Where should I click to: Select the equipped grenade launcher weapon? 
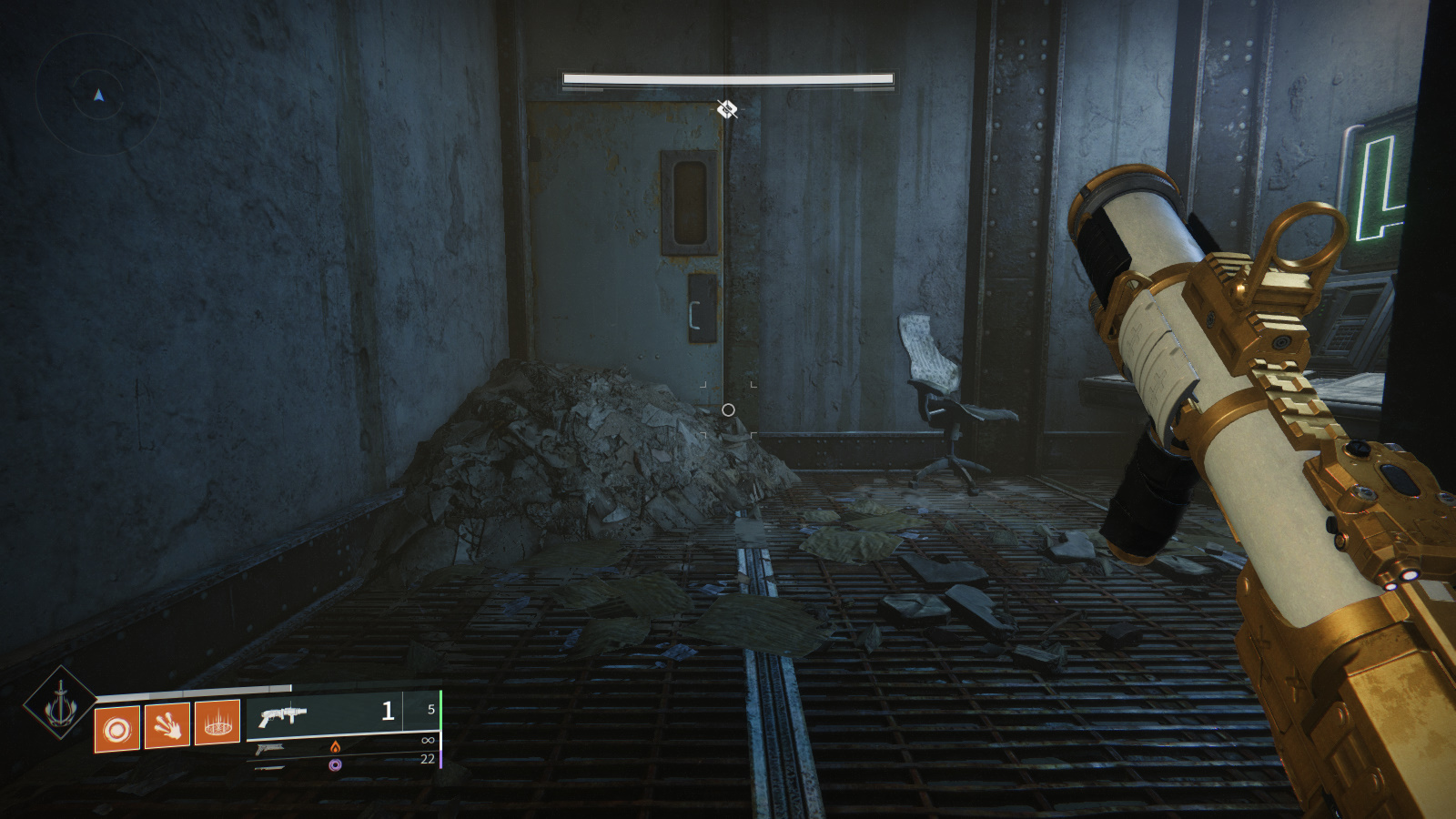point(282,715)
